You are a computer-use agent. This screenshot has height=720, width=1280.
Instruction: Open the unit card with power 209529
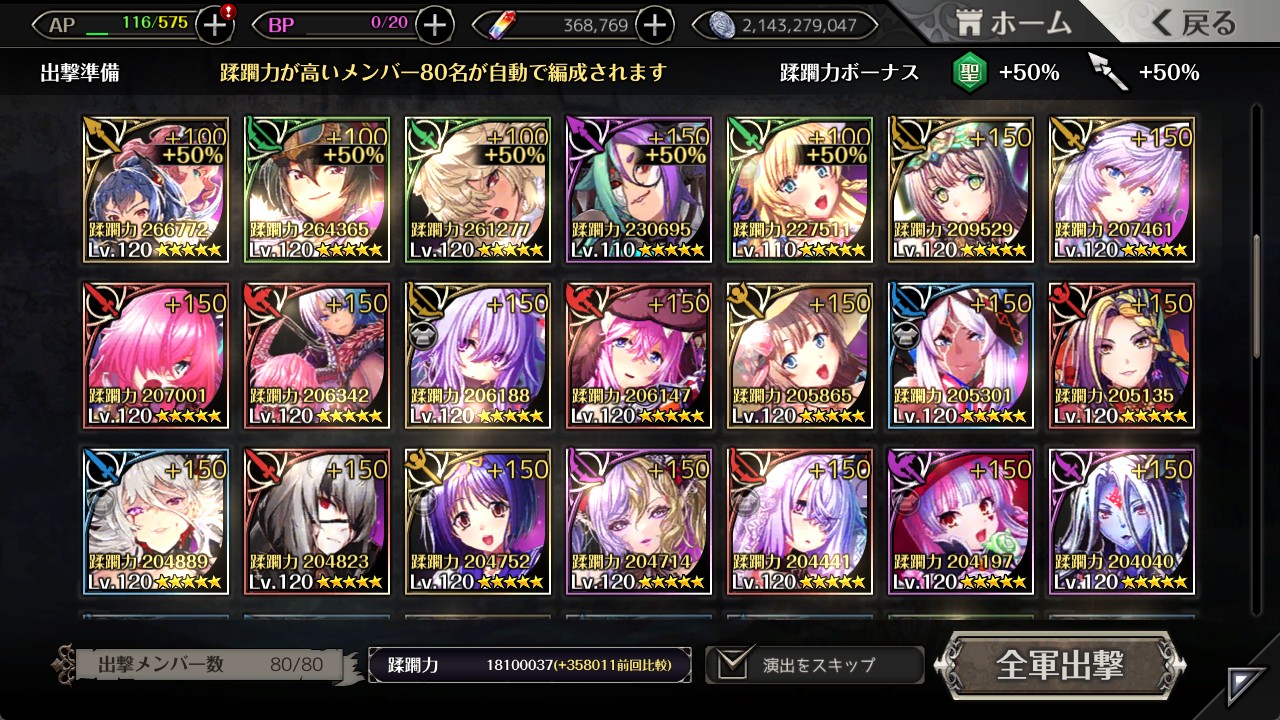(961, 189)
